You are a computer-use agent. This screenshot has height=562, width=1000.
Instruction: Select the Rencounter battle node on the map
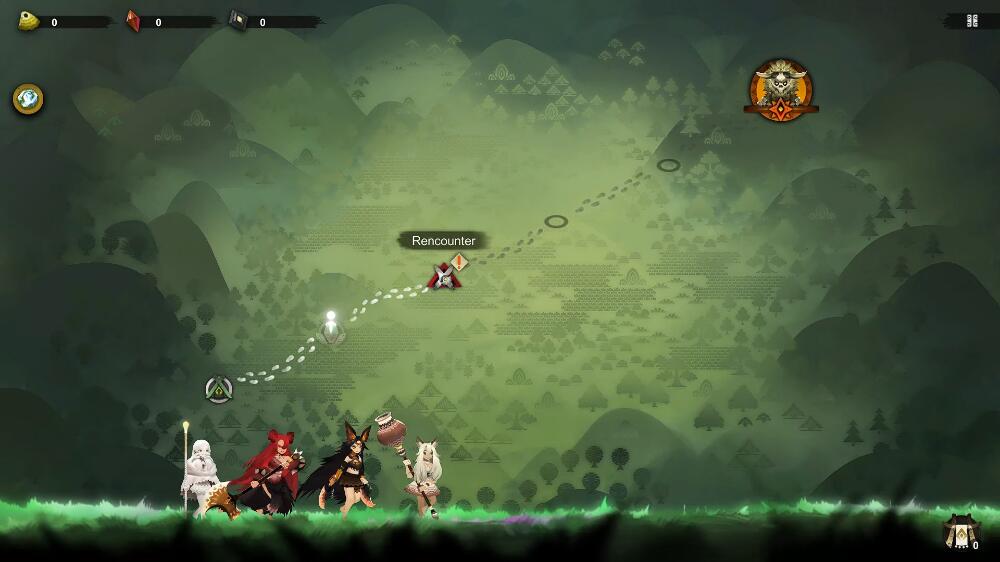click(444, 276)
